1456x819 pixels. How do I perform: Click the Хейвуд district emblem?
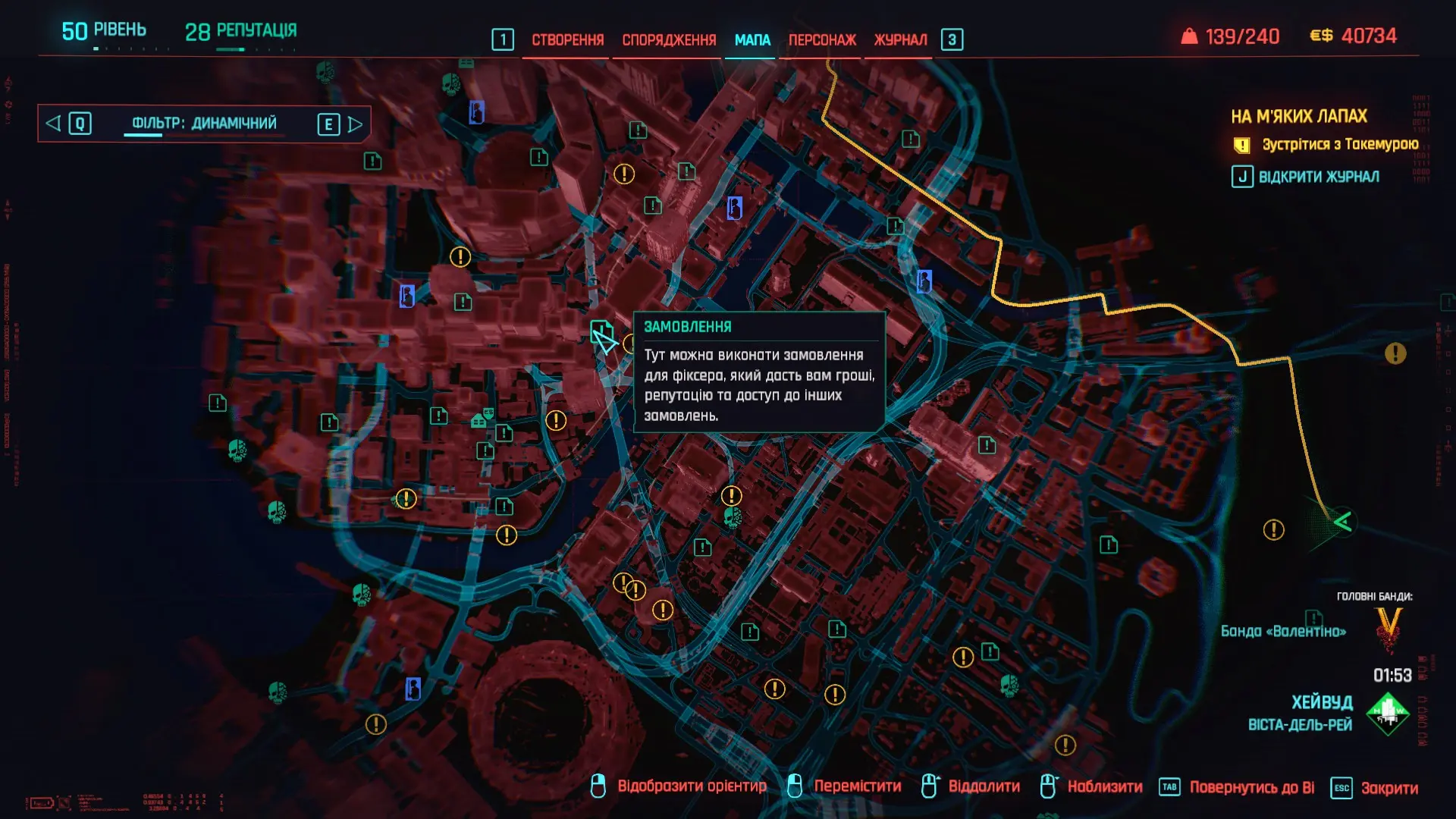[1388, 713]
